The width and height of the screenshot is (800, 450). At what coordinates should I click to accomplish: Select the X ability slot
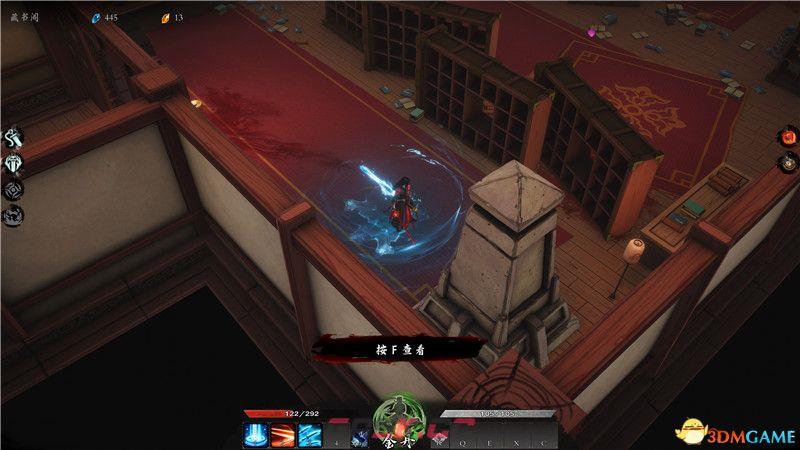(516, 437)
